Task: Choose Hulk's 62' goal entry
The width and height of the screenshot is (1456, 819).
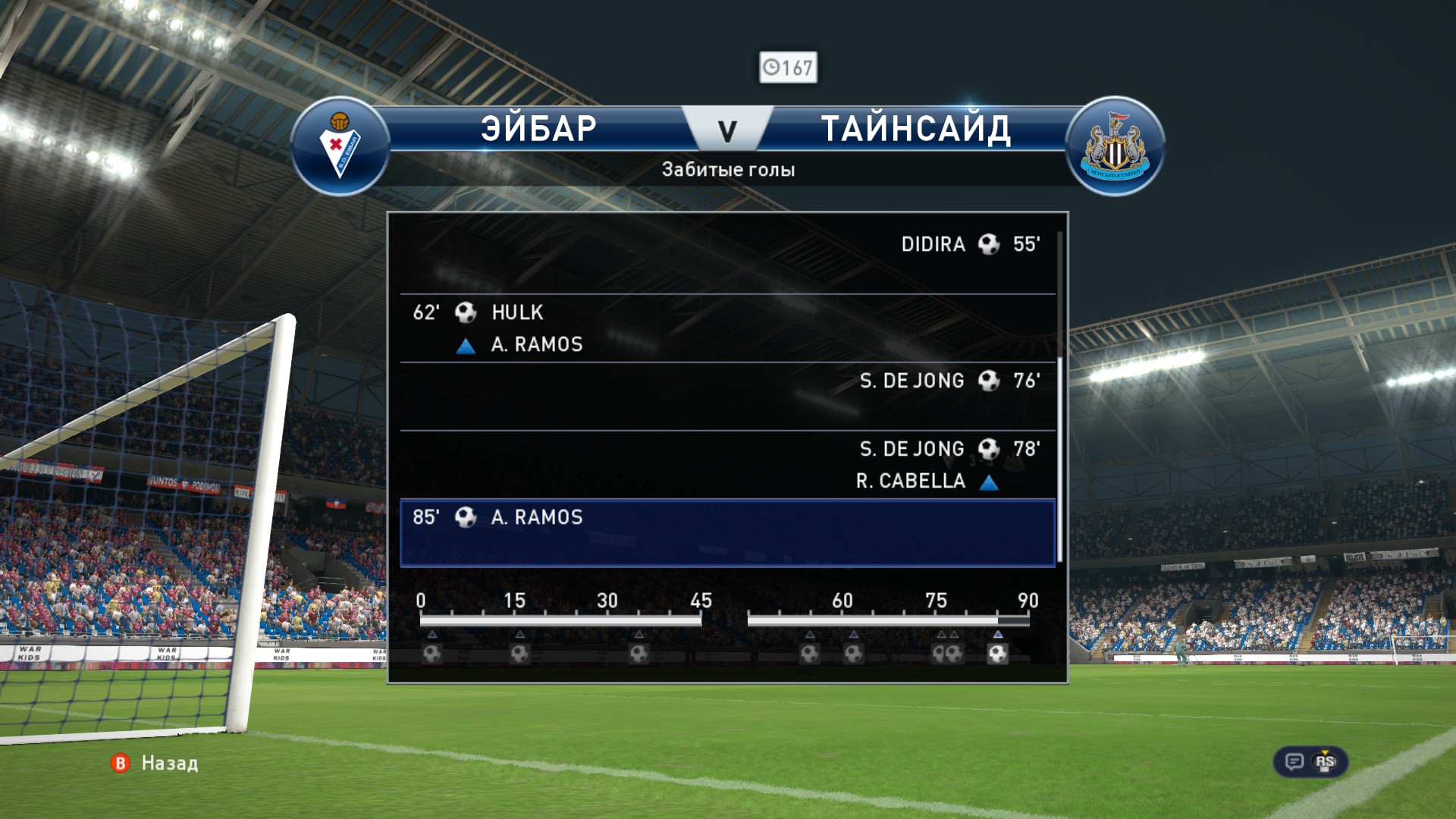Action: click(728, 328)
